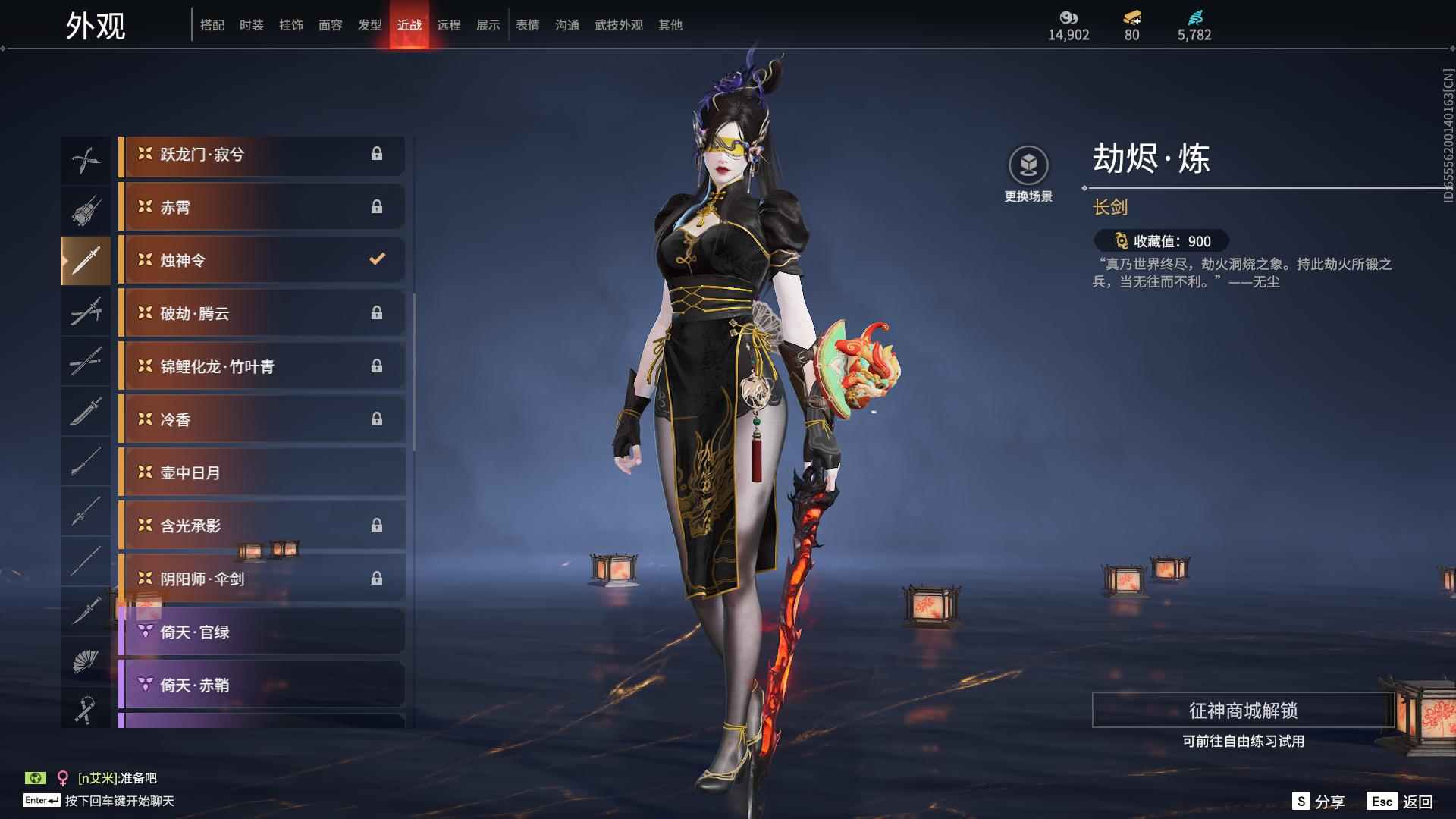Select the rope dart icon at sidebar bottom
Image resolution: width=1456 pixels, height=819 pixels.
[86, 709]
